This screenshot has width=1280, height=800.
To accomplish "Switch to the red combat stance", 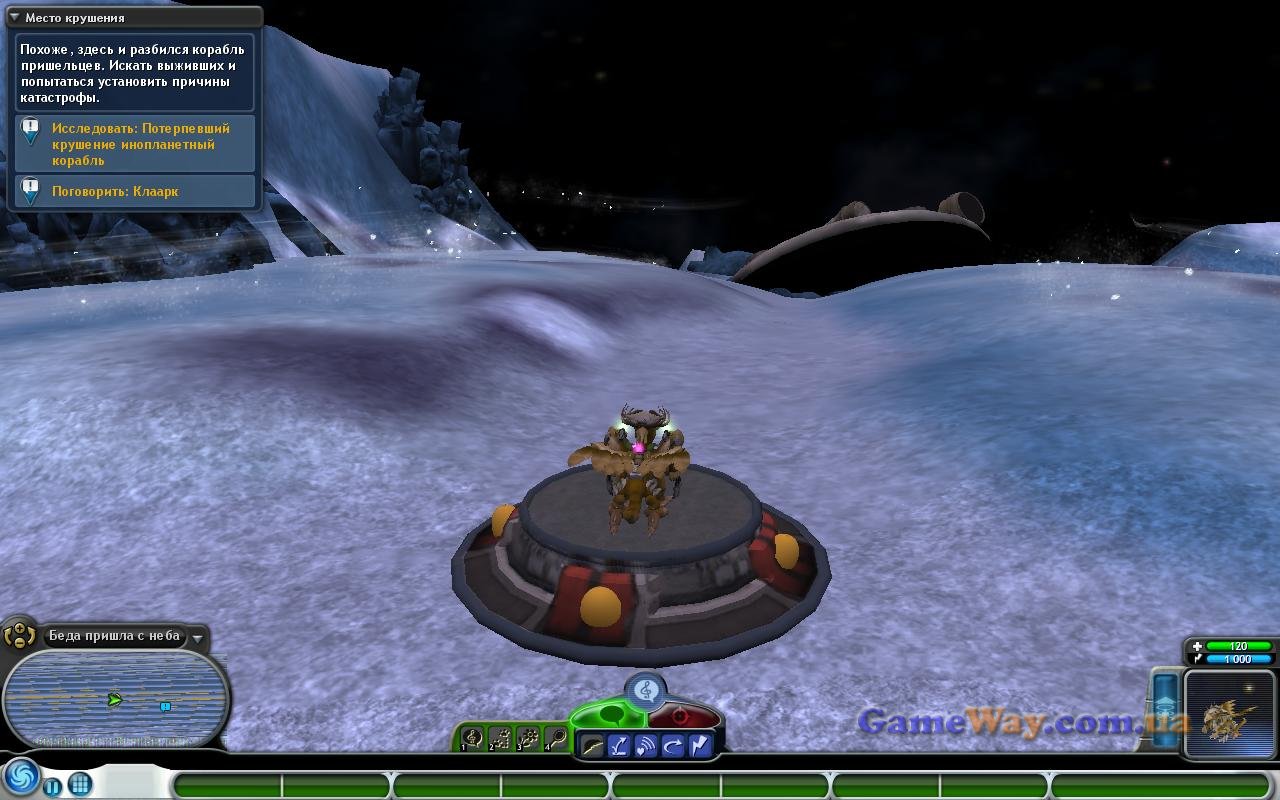I will click(682, 715).
